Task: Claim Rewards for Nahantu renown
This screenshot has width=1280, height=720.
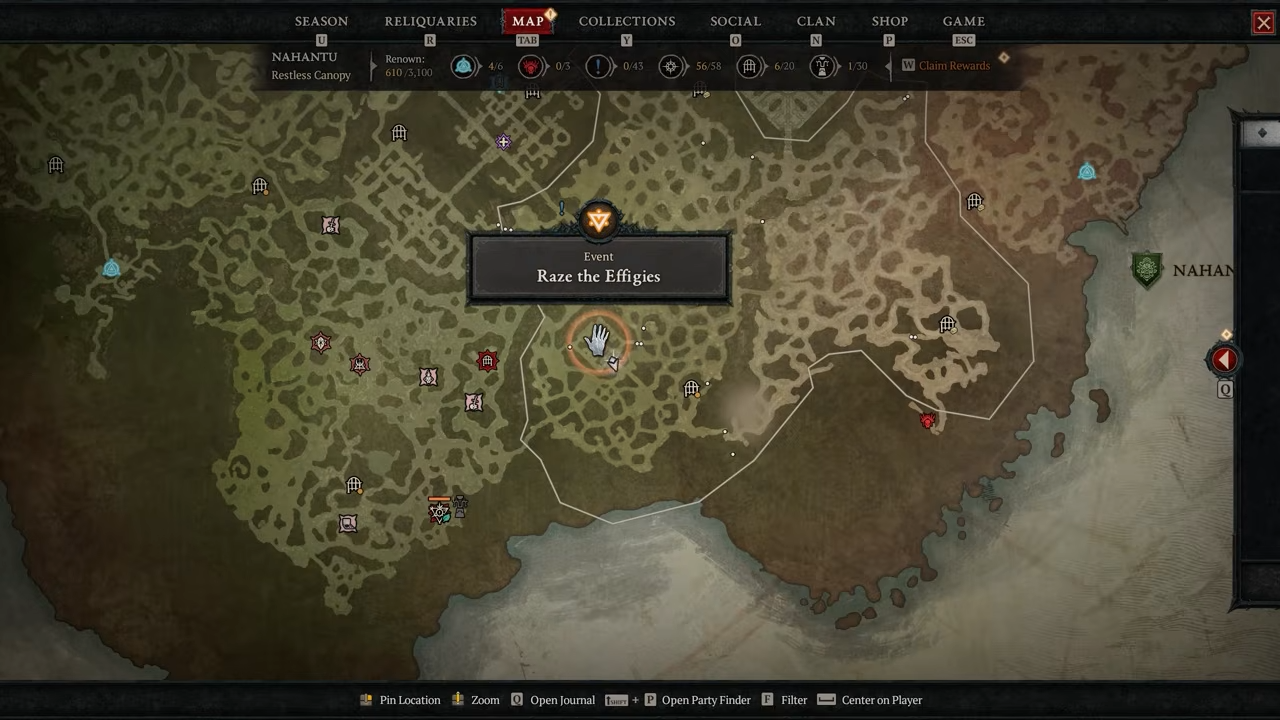Action: tap(953, 66)
